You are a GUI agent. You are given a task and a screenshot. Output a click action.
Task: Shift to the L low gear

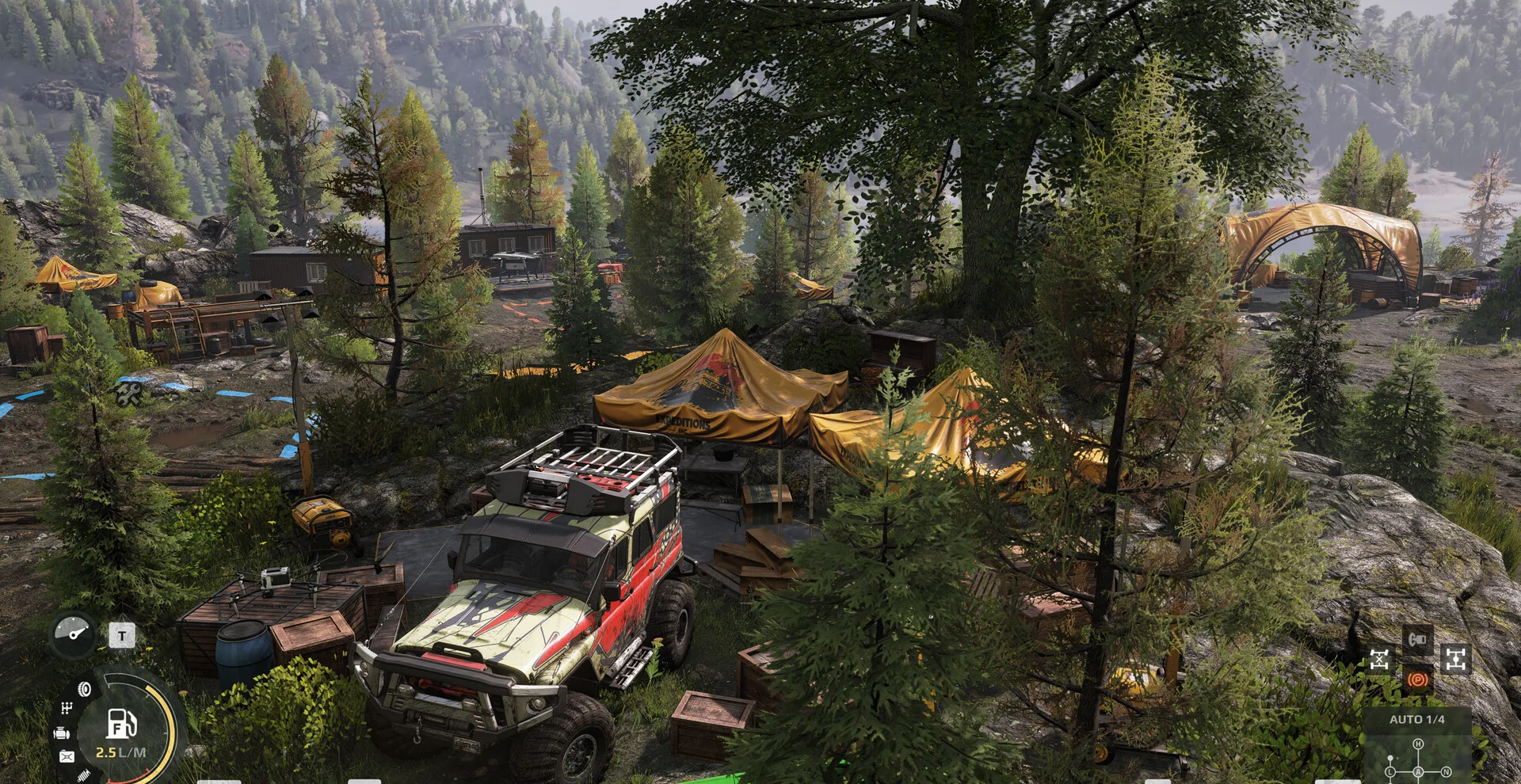pyautogui.click(x=1390, y=772)
